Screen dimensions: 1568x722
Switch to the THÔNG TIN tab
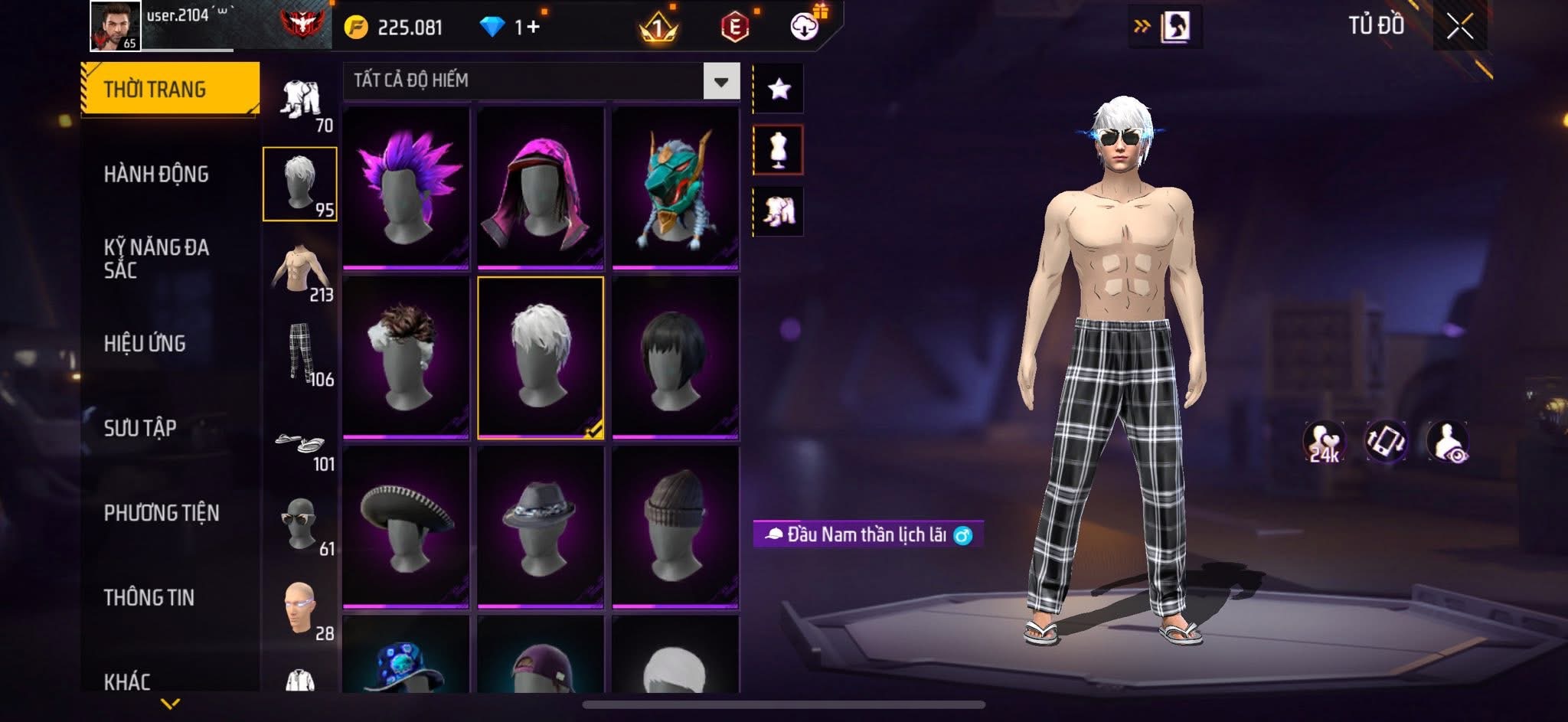click(x=149, y=598)
